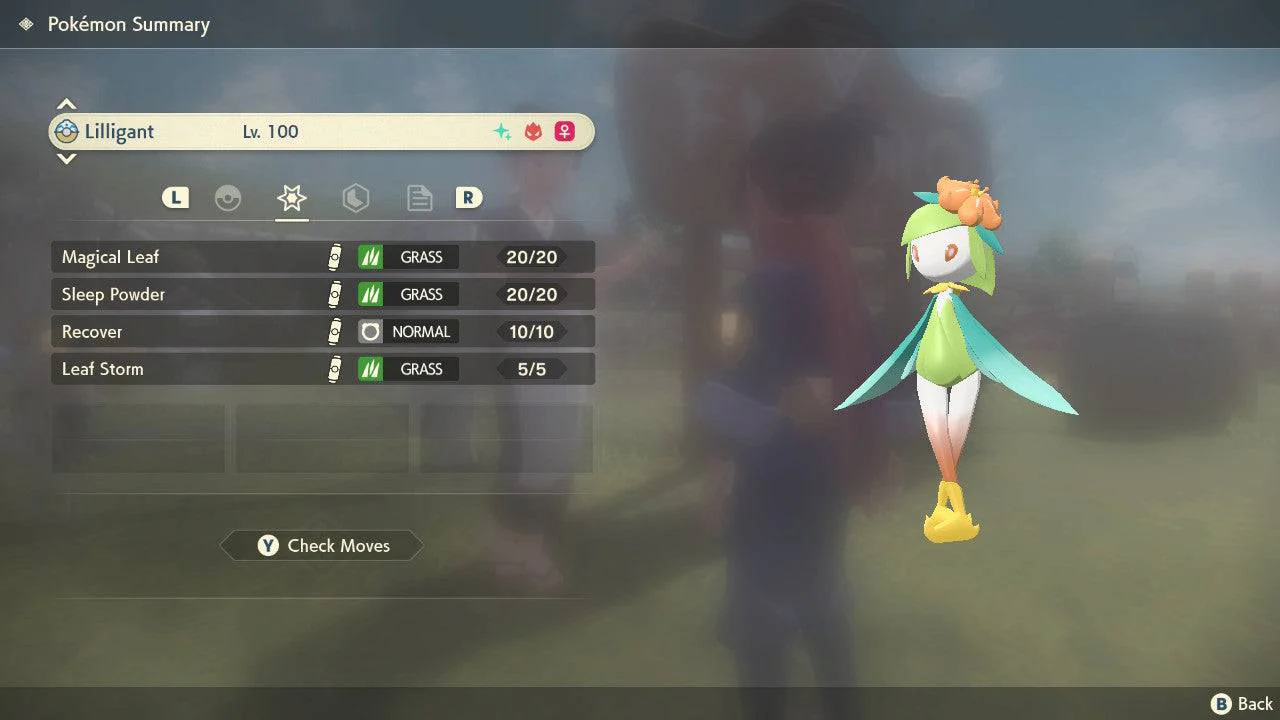Switch to the Poké Ball summary tab

pos(228,198)
